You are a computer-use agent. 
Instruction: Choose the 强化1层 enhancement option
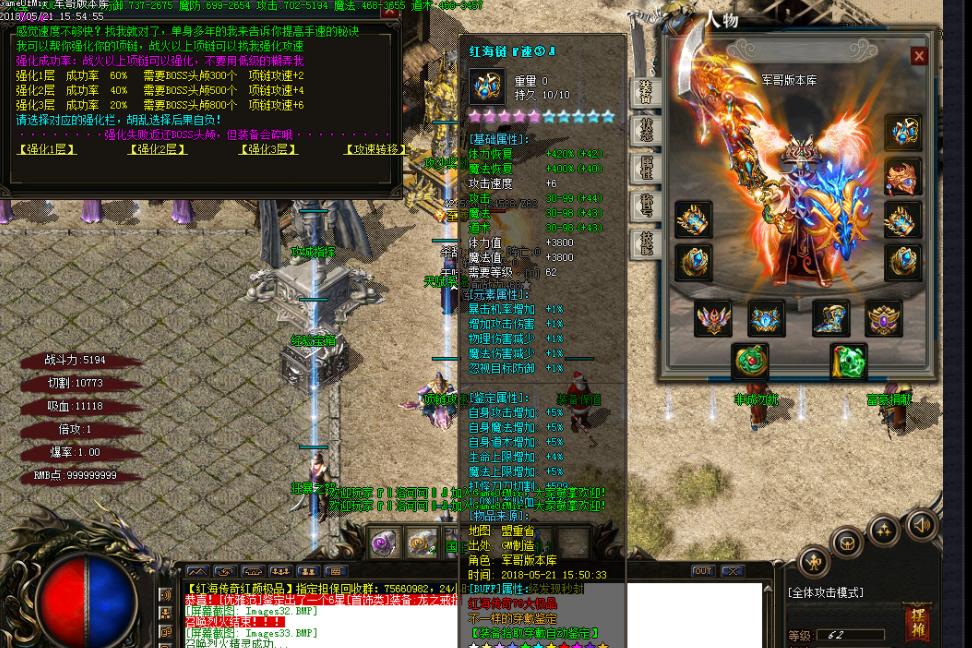tap(47, 150)
